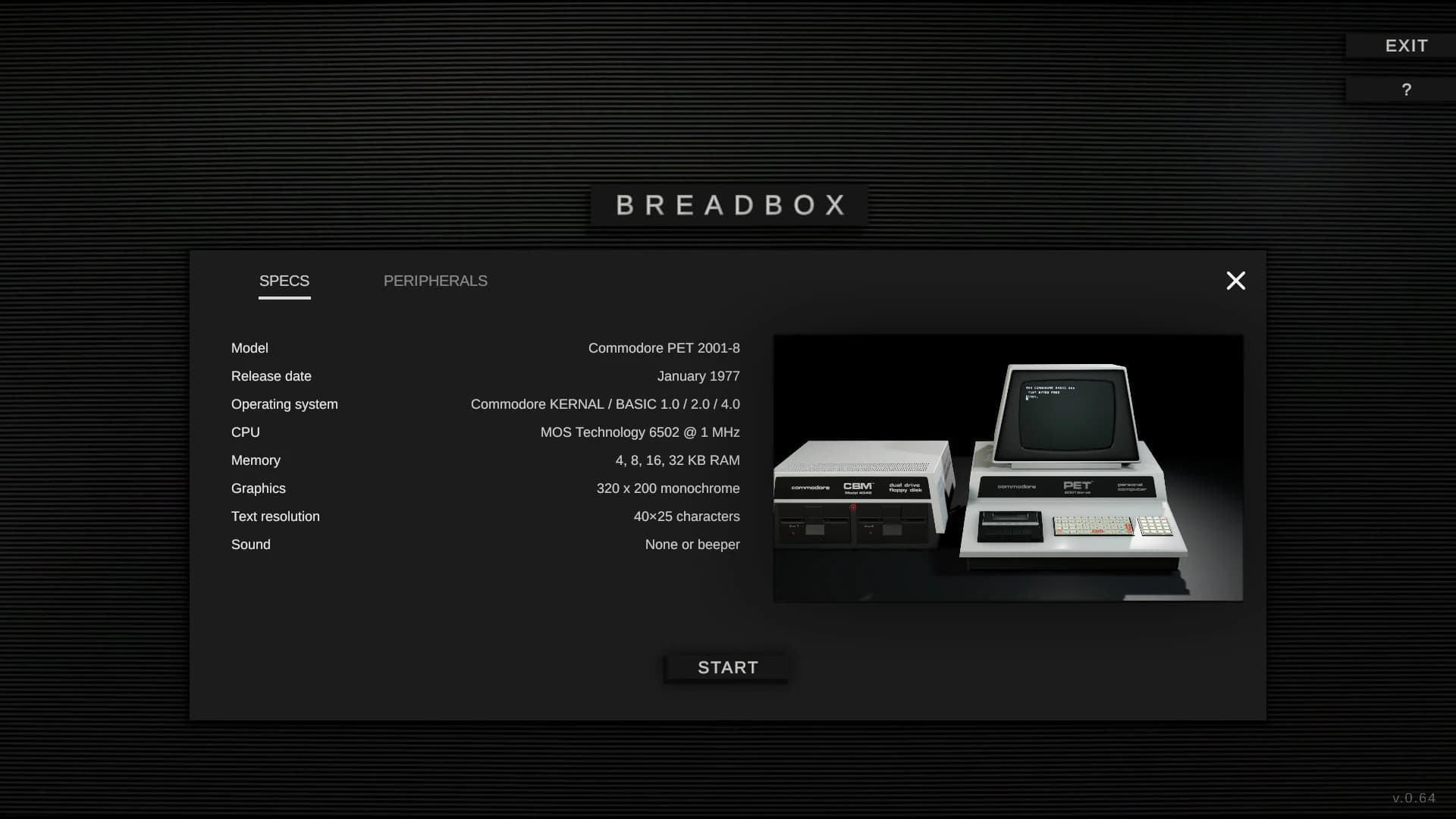This screenshot has height=819, width=1456.
Task: Select the CPU spec MOS Technology 6502
Action: pyautogui.click(x=639, y=432)
